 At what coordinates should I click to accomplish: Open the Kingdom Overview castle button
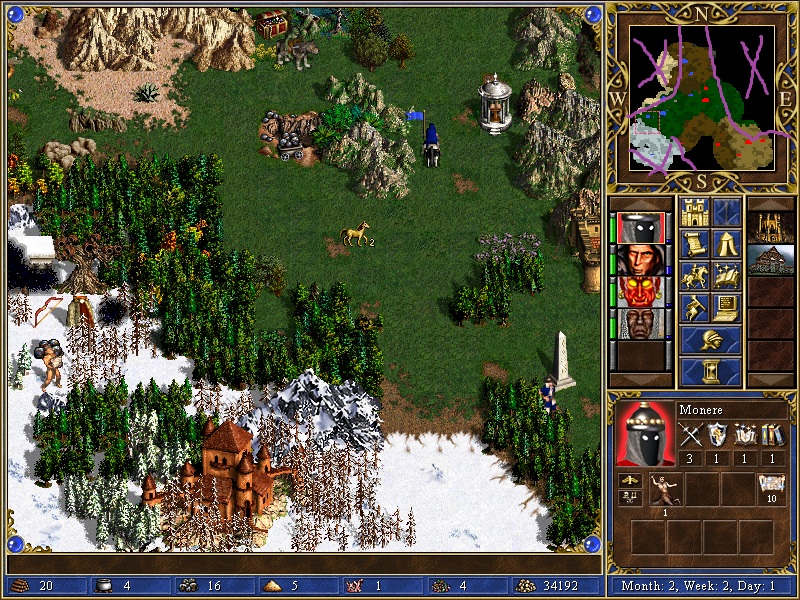[695, 212]
